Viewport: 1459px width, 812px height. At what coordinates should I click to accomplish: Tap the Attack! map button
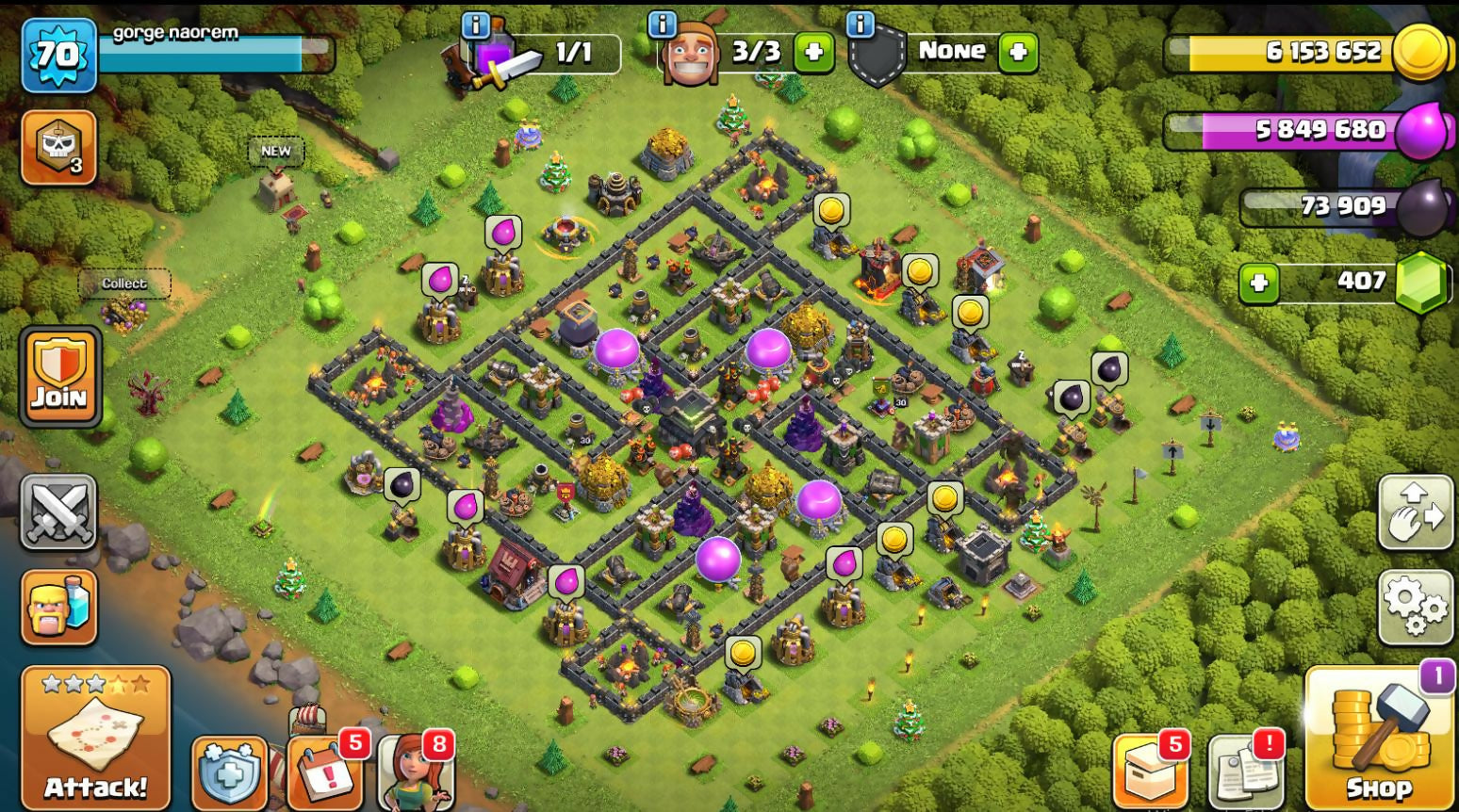pos(95,737)
